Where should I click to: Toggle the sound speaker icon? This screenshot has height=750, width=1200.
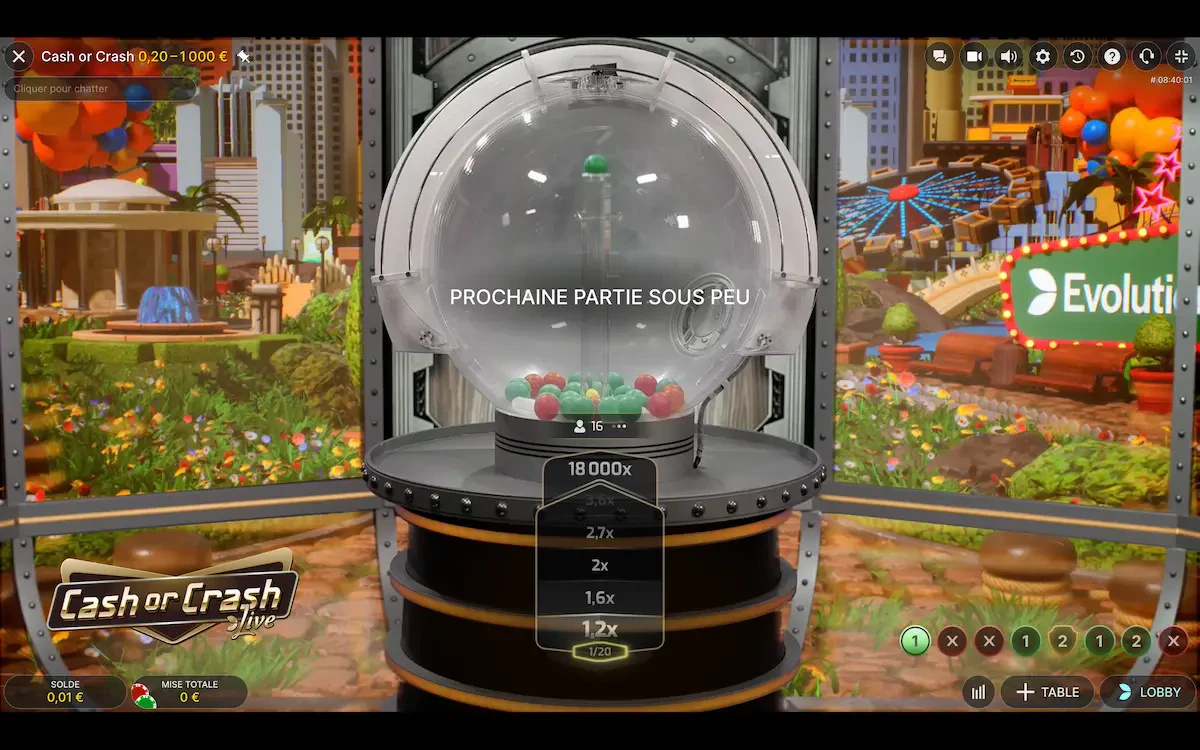(1008, 57)
